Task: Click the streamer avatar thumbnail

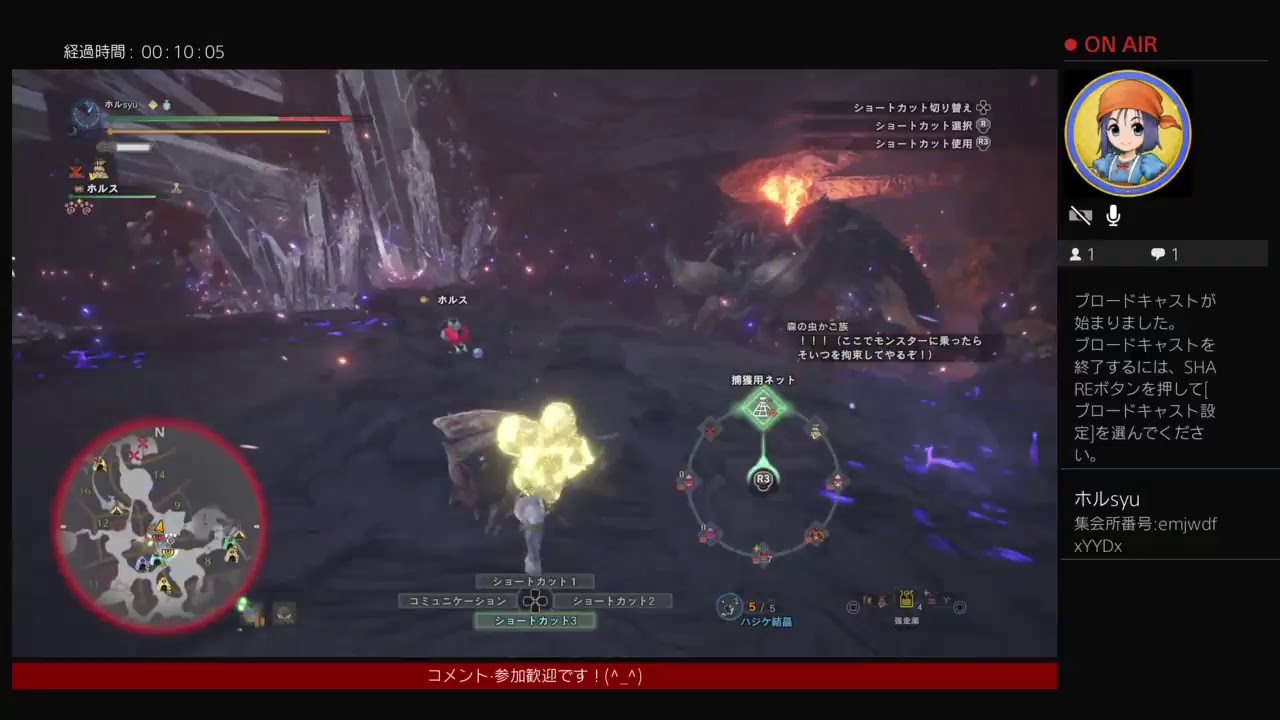Action: tap(1128, 131)
